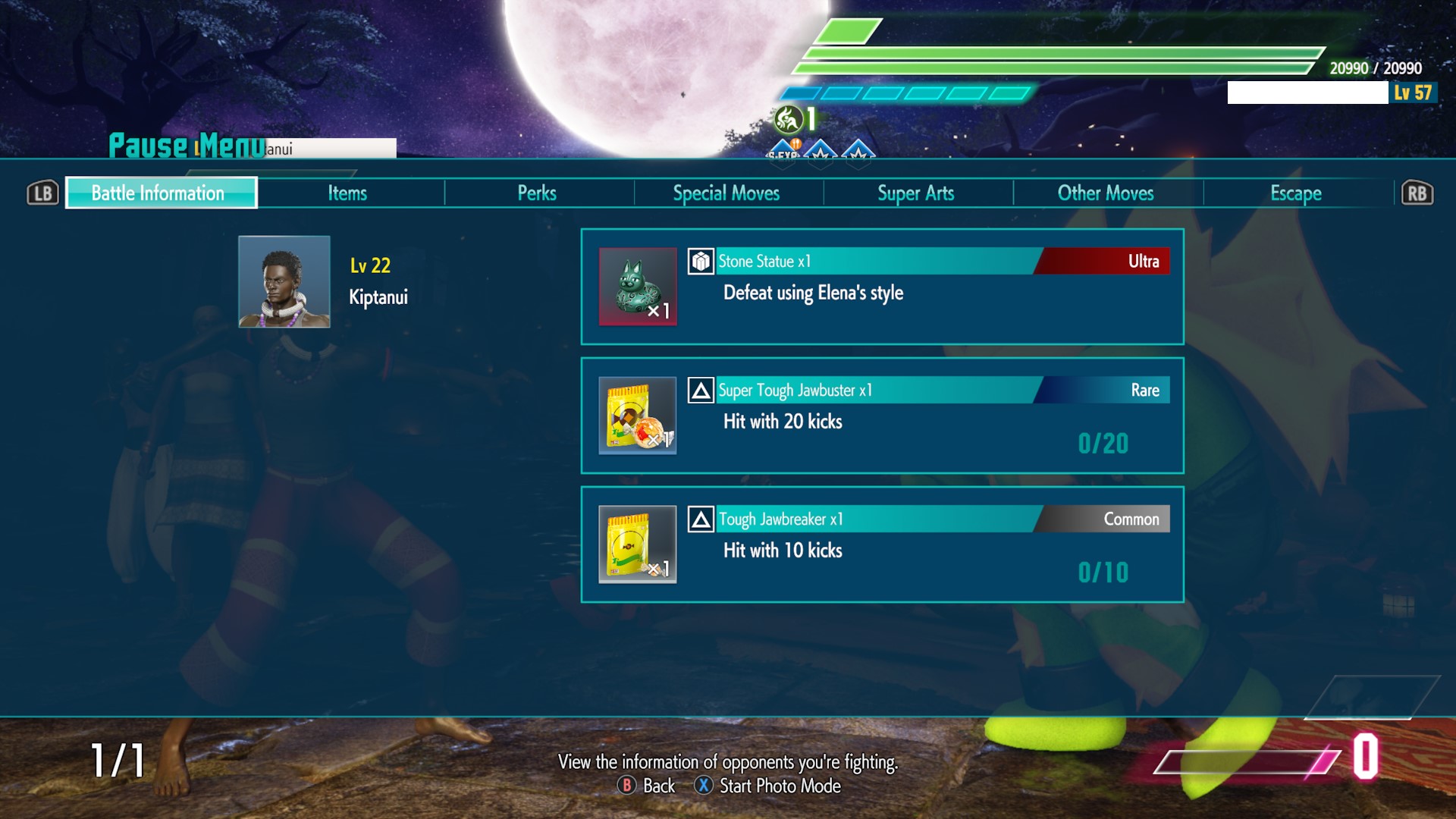
Task: Click X to Start Photo Mode
Action: click(768, 786)
